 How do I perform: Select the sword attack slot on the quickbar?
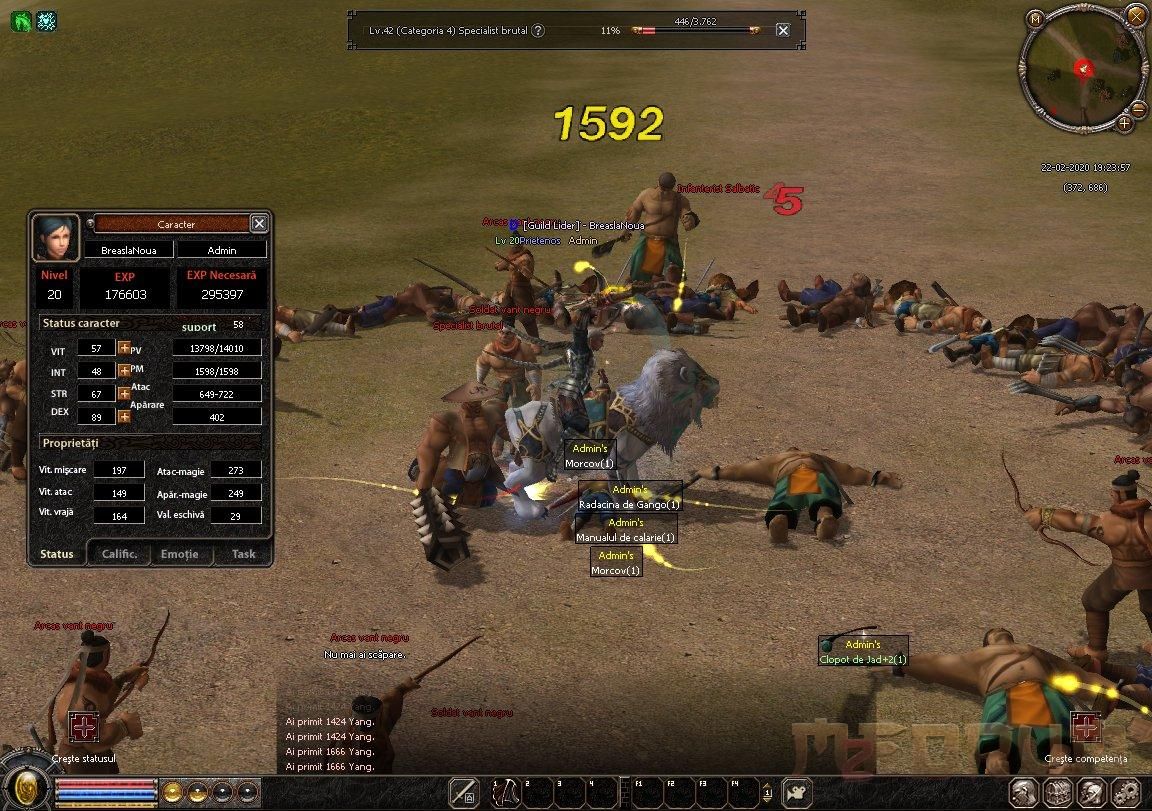click(x=463, y=792)
